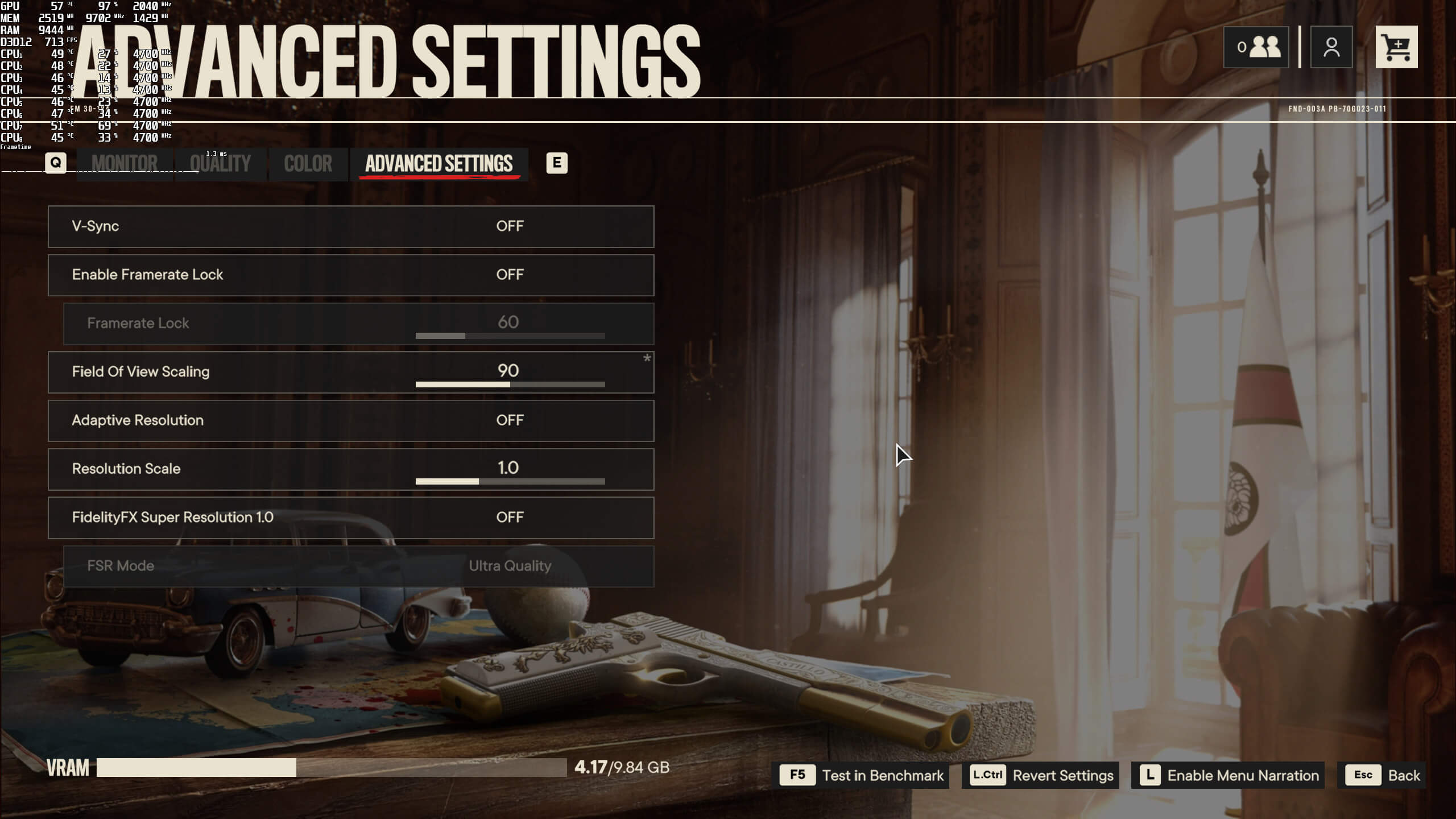
Task: Switch to the Monitor tab
Action: [125, 164]
